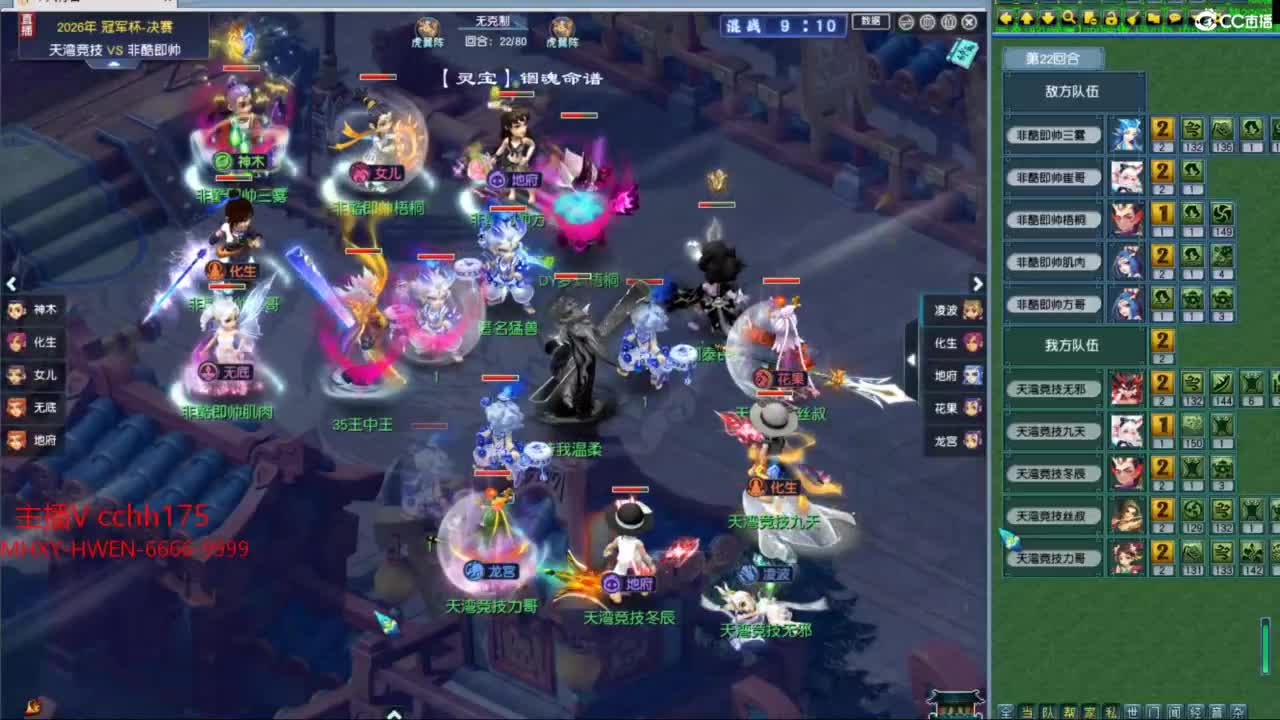
Task: Click the magnifier search icon in the top toolbar
Action: click(1070, 17)
